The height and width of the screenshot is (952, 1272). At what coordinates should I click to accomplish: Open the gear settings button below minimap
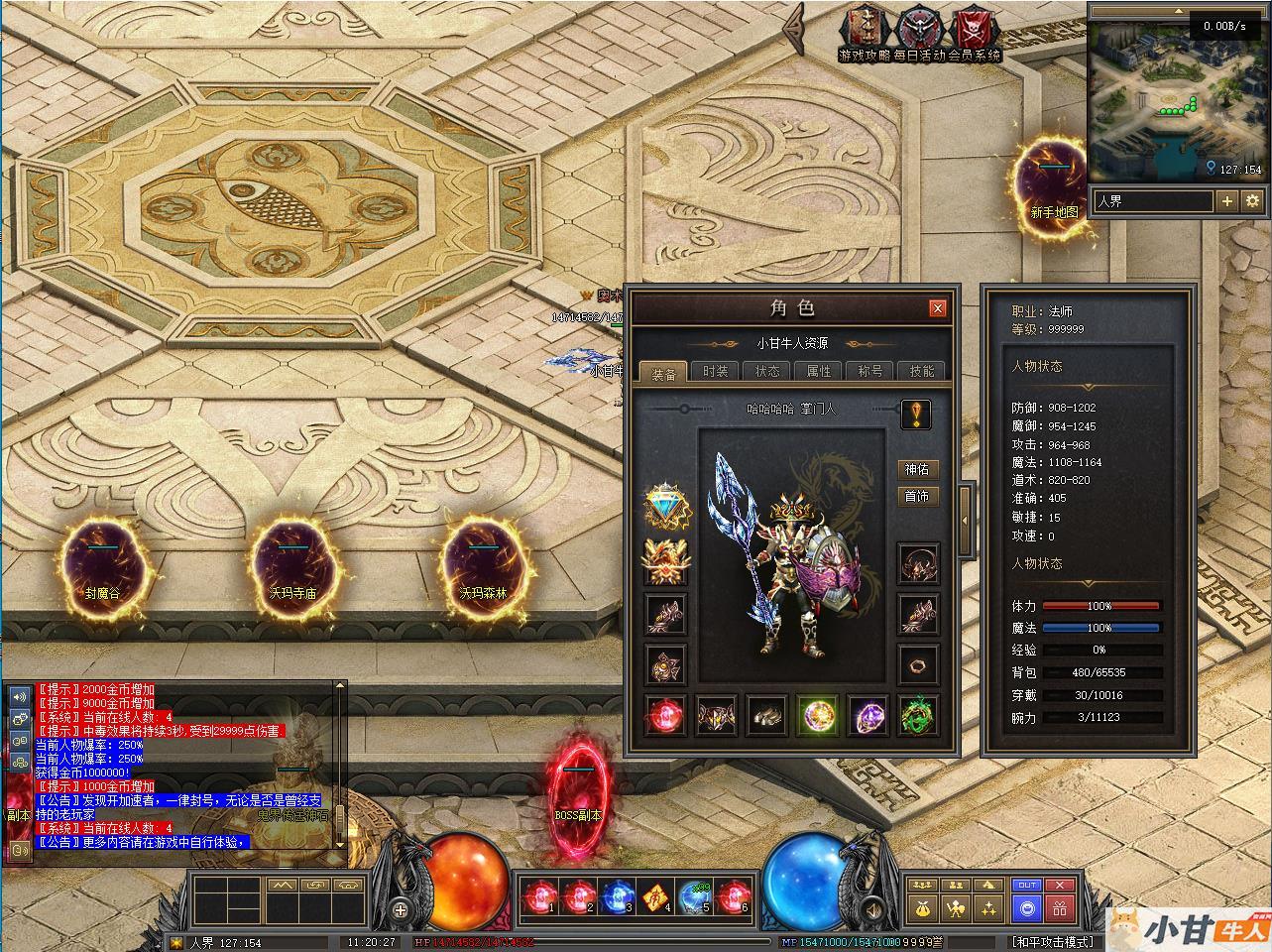coord(1252,201)
